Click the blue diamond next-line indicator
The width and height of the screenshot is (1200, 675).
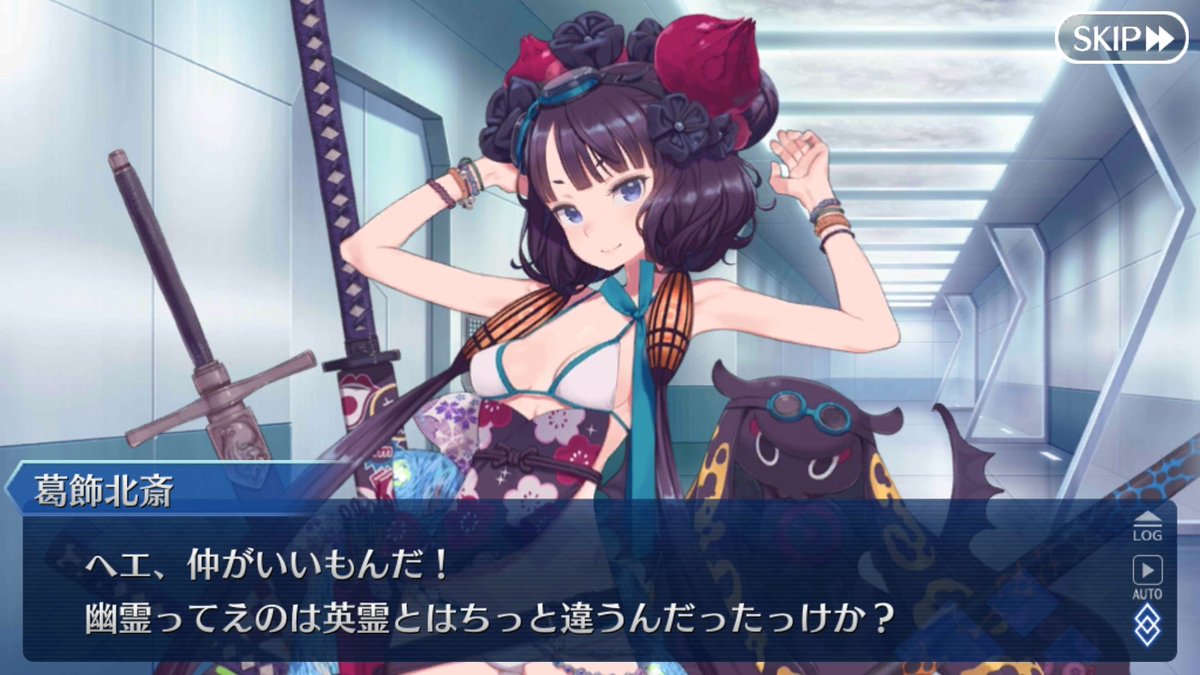1147,625
